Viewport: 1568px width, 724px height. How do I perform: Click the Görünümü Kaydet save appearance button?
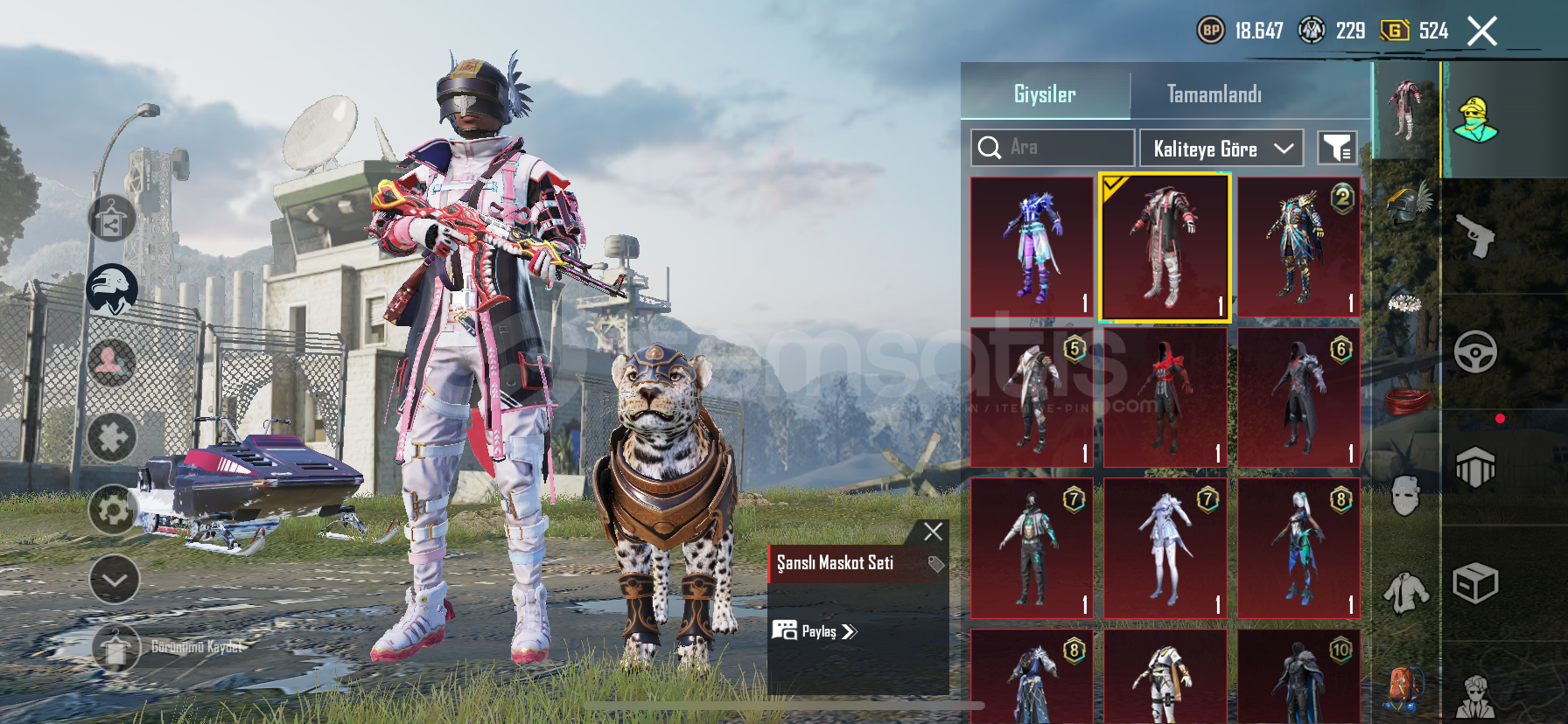coord(115,648)
